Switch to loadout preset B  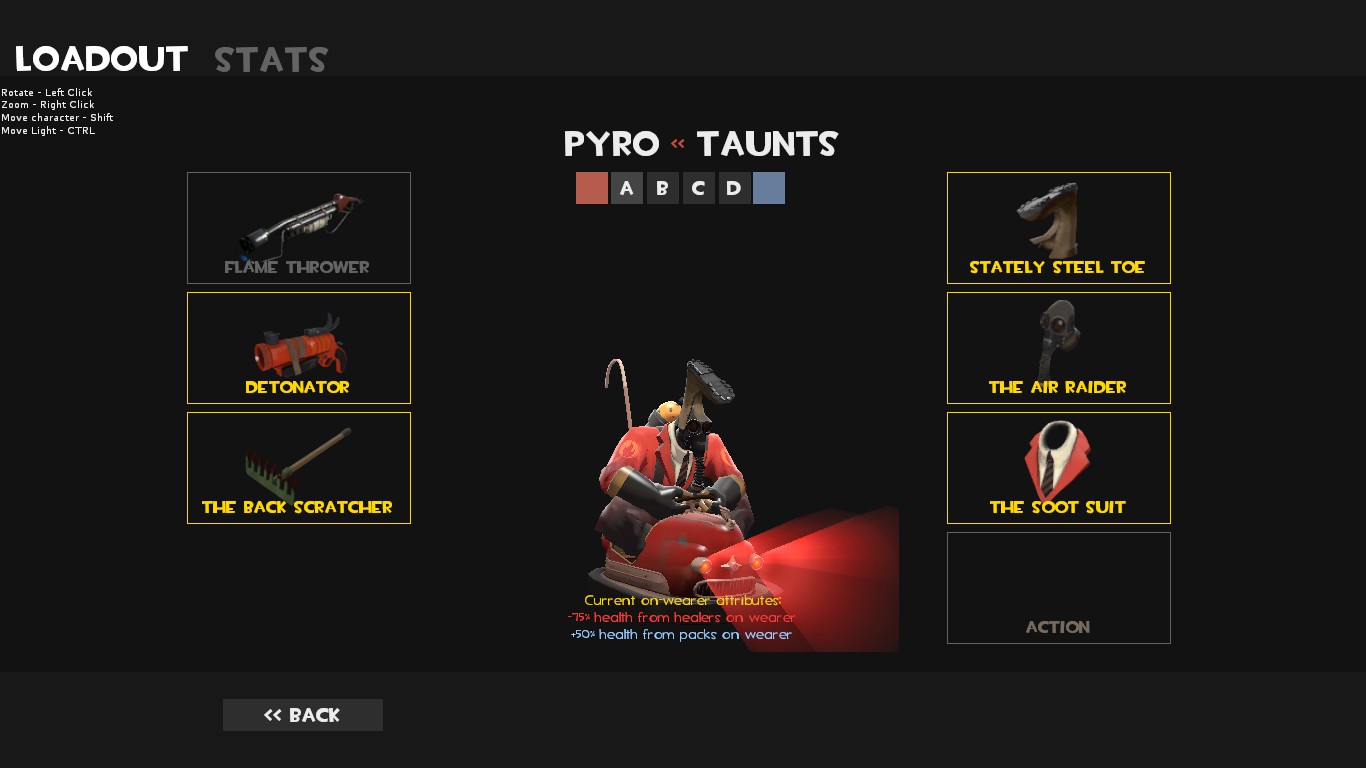[x=663, y=188]
